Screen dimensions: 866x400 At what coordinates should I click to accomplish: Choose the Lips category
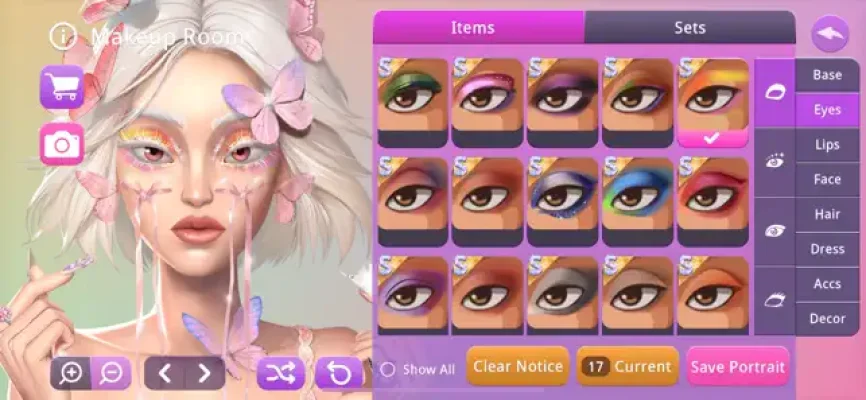click(x=827, y=145)
